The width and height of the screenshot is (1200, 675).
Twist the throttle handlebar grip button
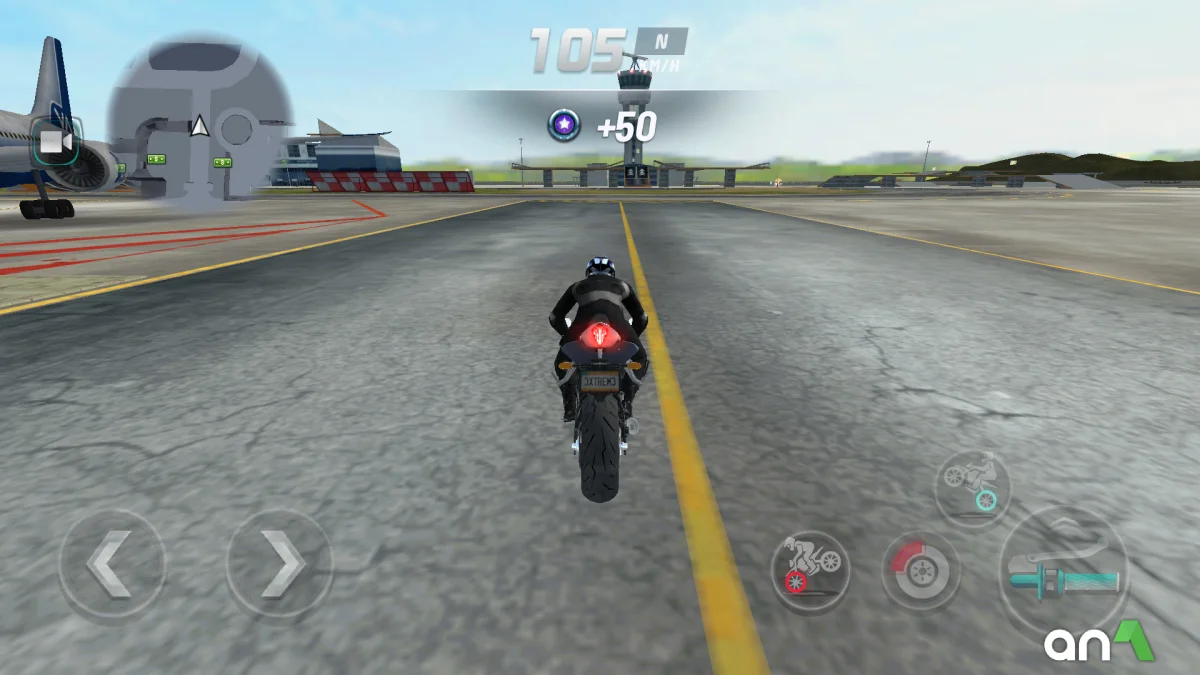pyautogui.click(x=1063, y=571)
